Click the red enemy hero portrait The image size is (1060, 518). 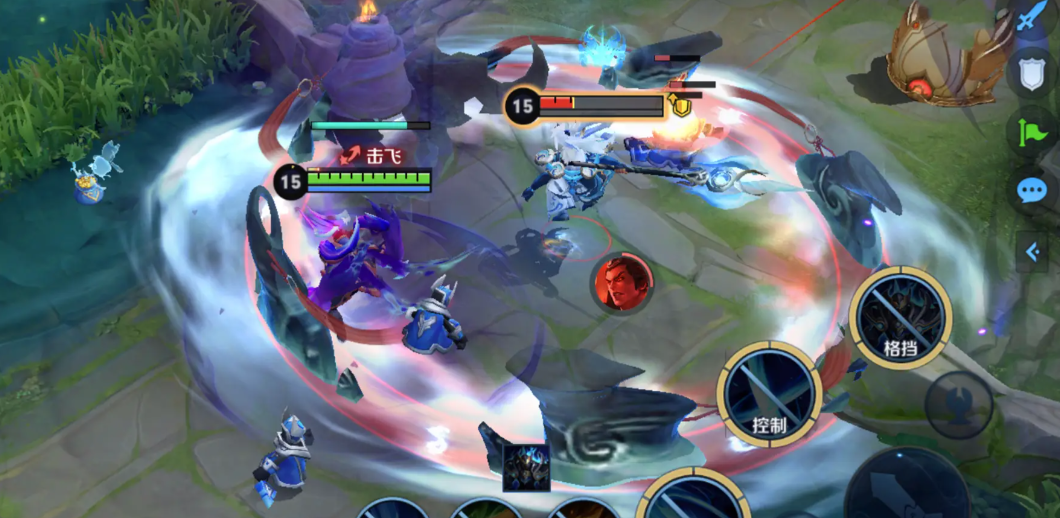(622, 281)
